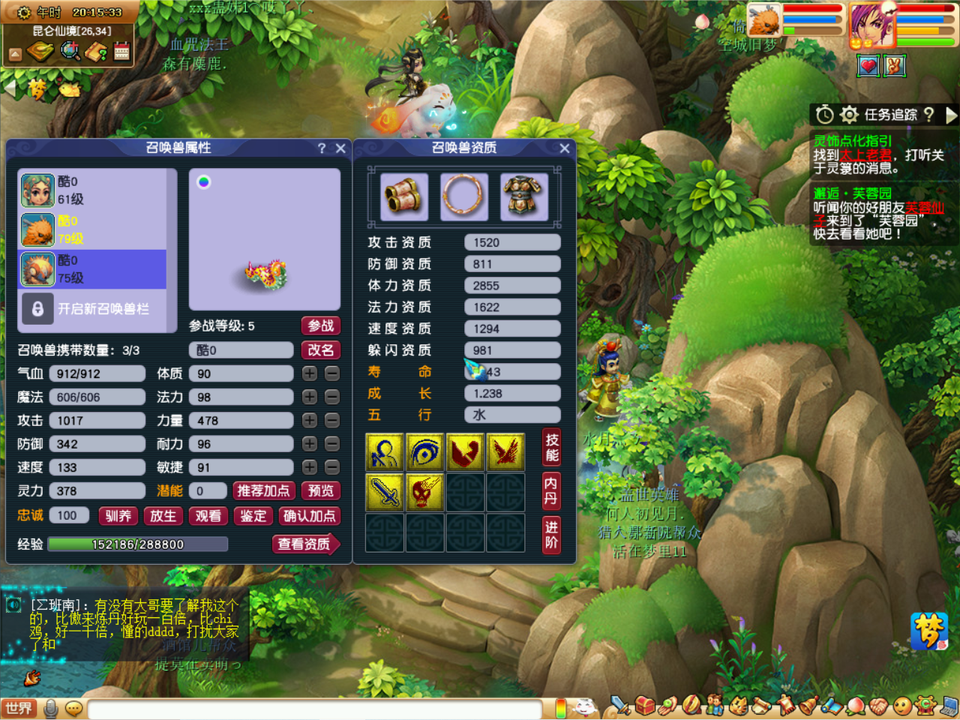The width and height of the screenshot is (960, 720).
Task: Open the help icon beside 任务追踪
Action: pyautogui.click(x=928, y=115)
